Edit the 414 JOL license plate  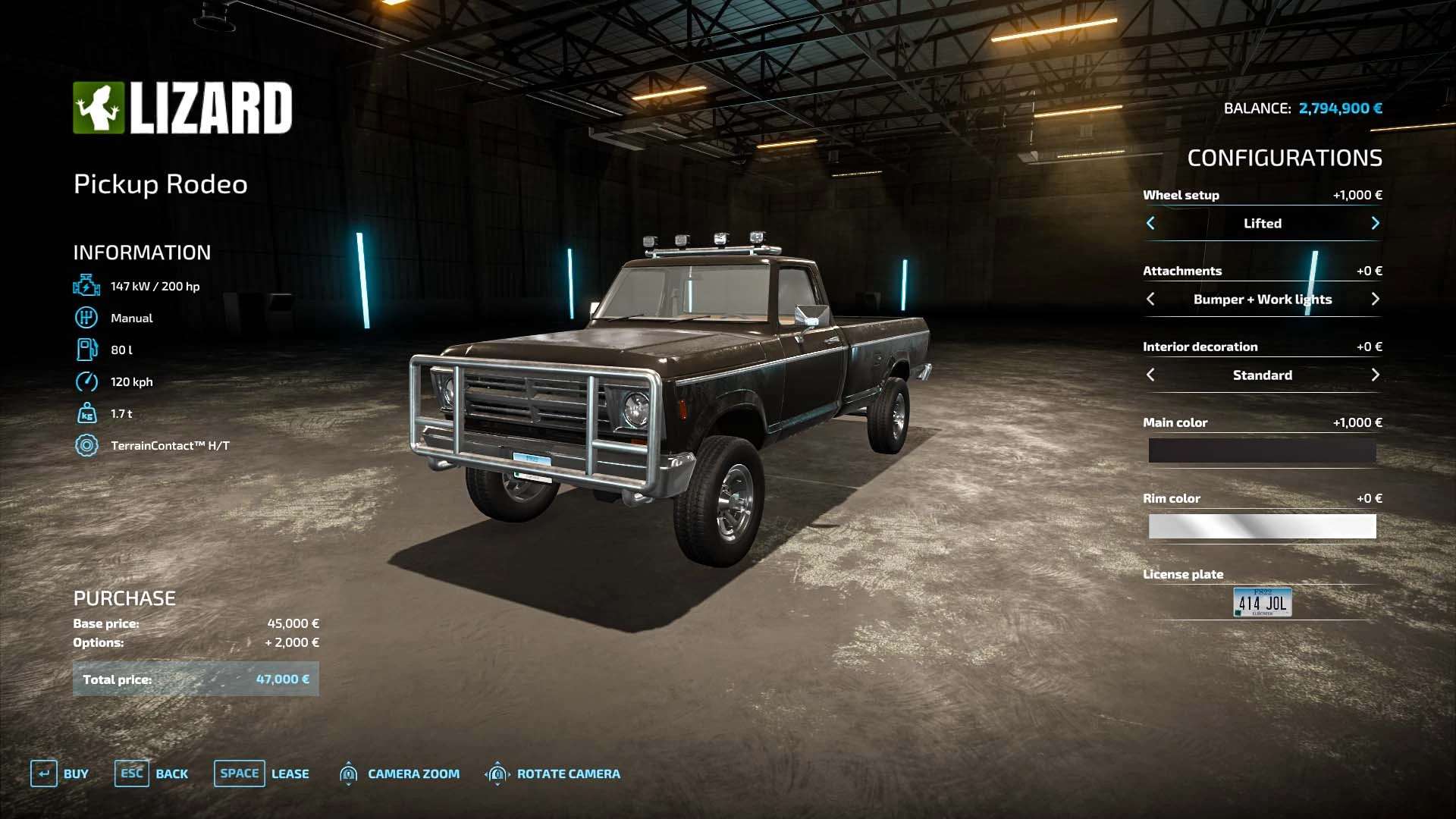click(x=1262, y=602)
